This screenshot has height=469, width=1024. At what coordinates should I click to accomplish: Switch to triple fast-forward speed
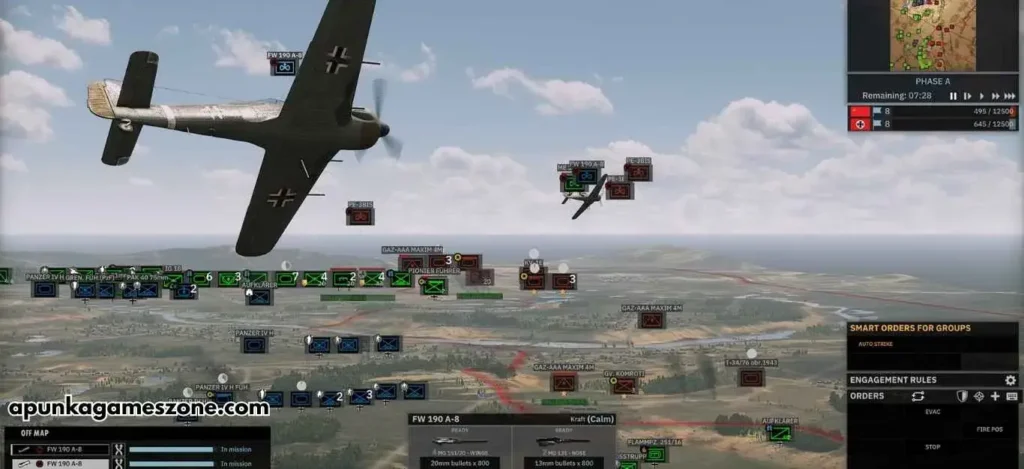1009,96
